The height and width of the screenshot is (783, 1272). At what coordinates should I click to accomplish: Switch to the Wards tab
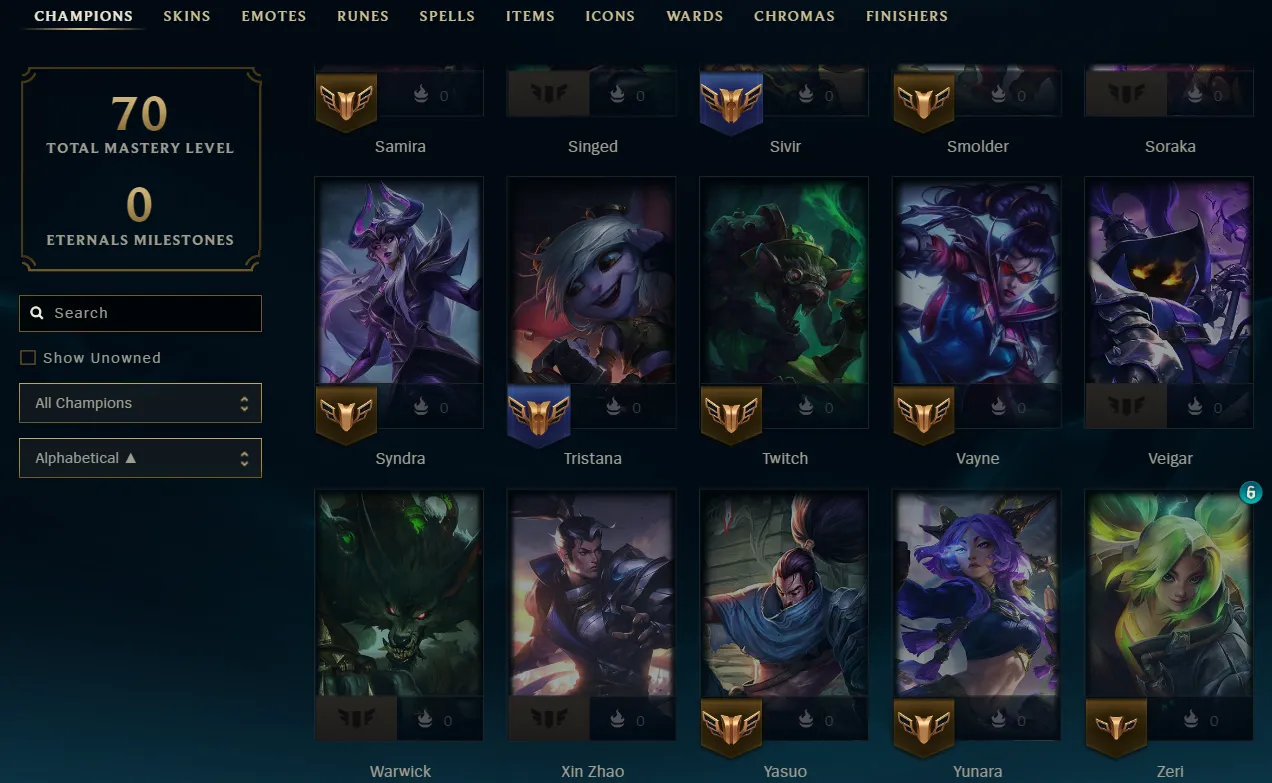(x=694, y=16)
